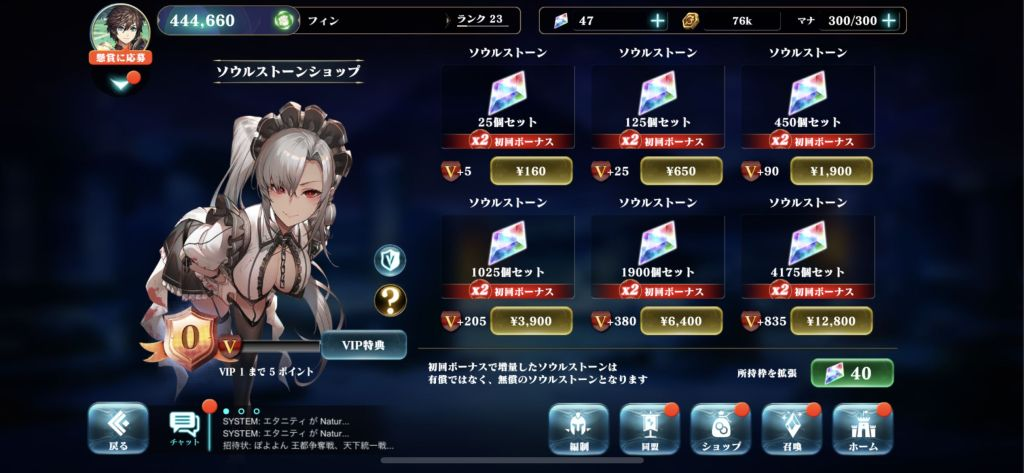The image size is (1024, 473).
Task: Refill mana with the plus button
Action: 888,21
